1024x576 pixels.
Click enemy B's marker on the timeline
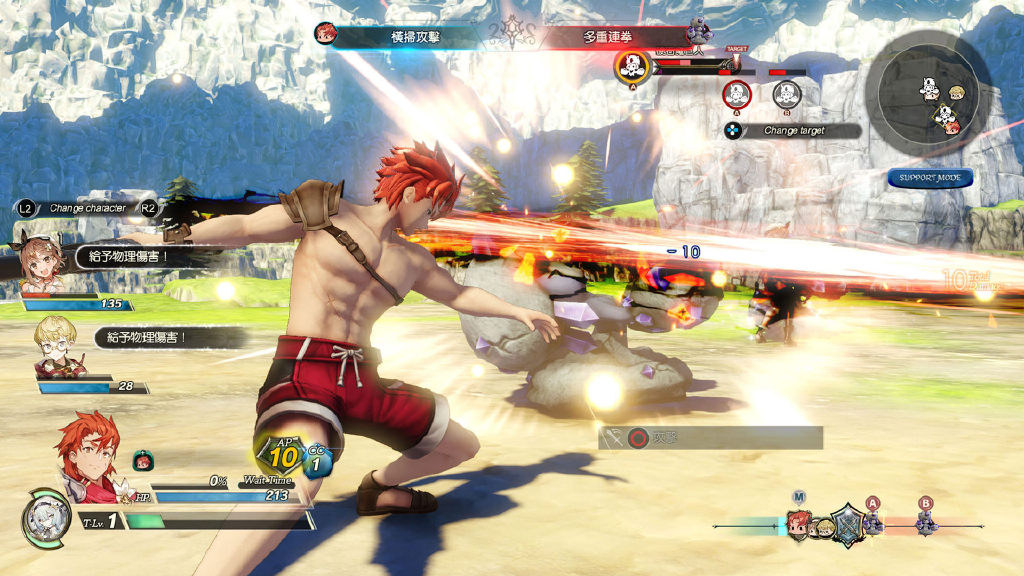coord(925,520)
